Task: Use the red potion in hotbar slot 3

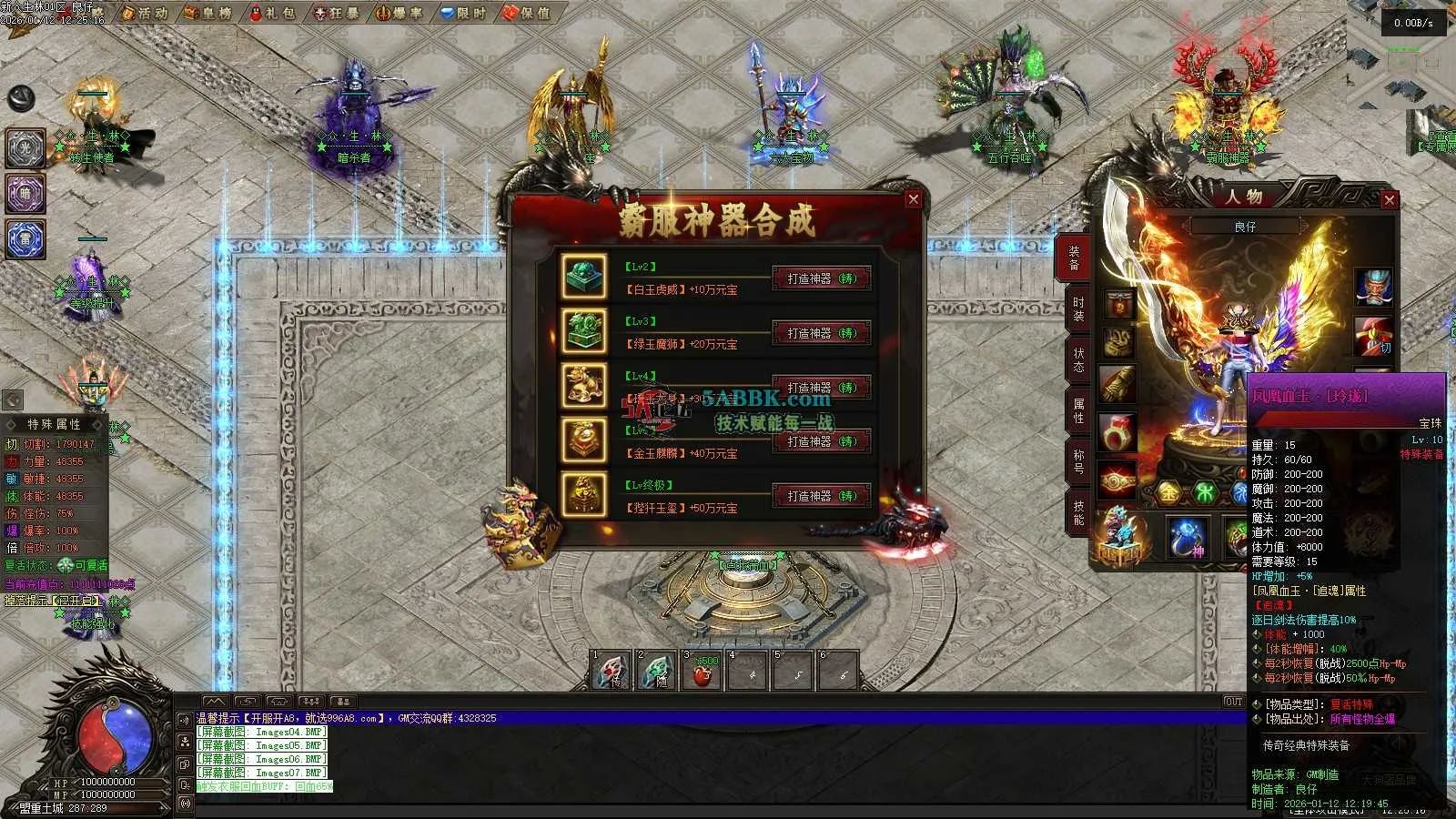Action: 702,672
